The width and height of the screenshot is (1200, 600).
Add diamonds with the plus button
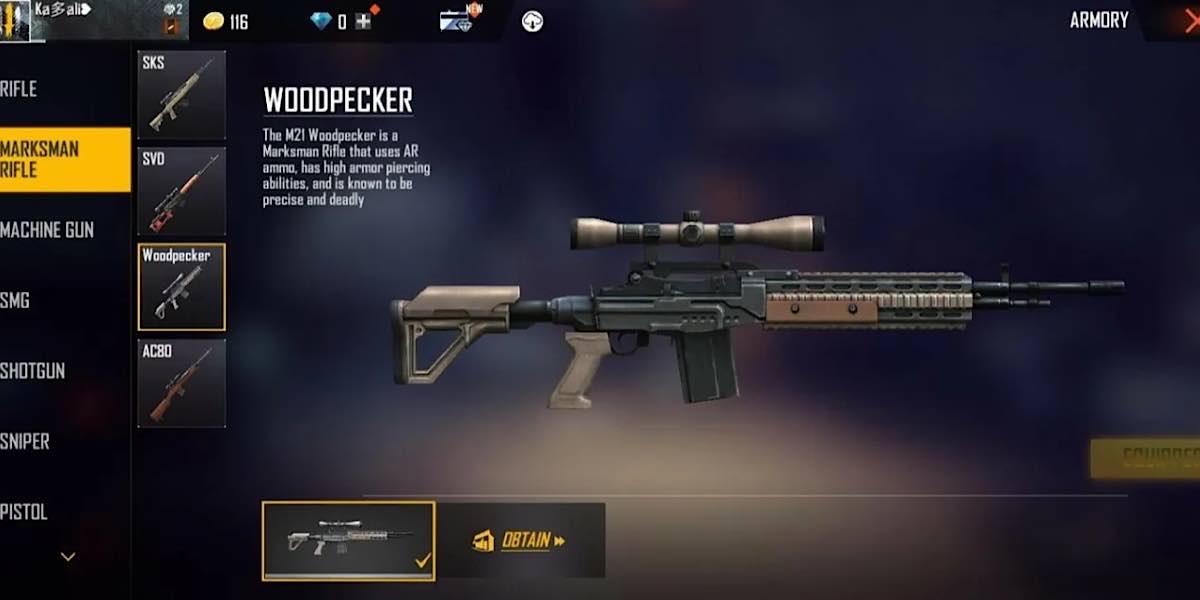point(363,21)
